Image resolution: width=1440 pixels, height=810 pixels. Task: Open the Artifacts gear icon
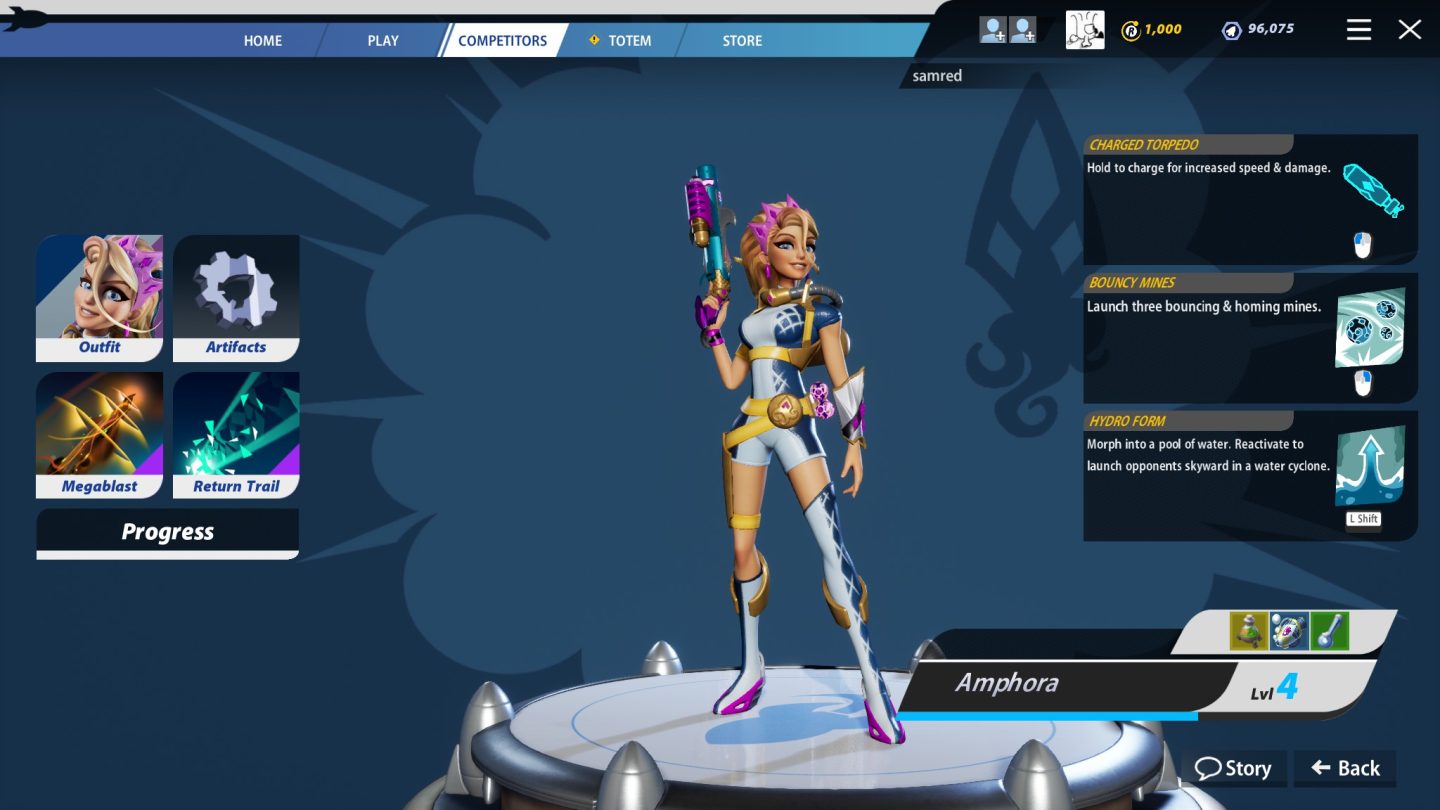coord(235,290)
